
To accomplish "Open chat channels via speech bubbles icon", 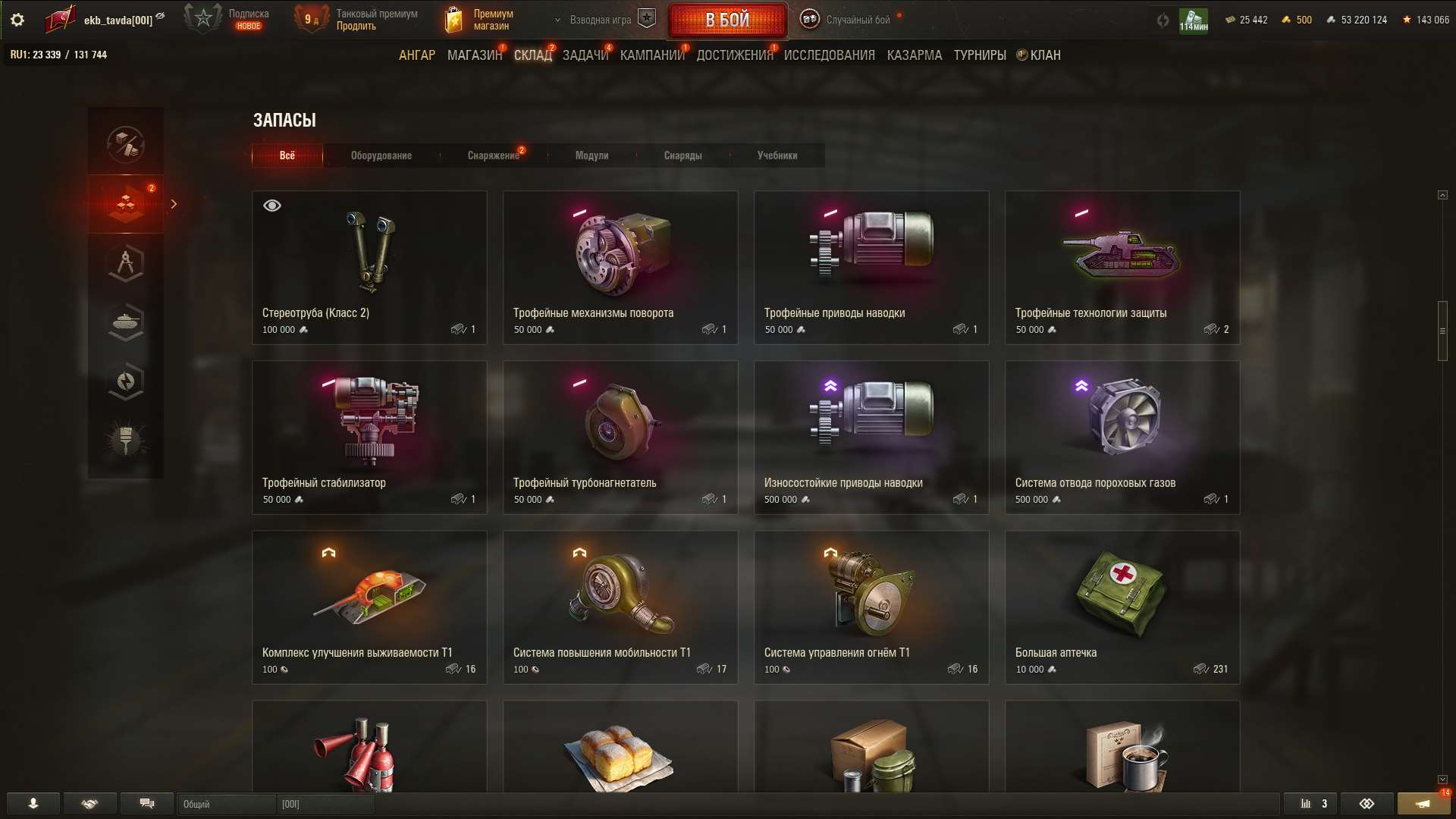I will tap(147, 804).
